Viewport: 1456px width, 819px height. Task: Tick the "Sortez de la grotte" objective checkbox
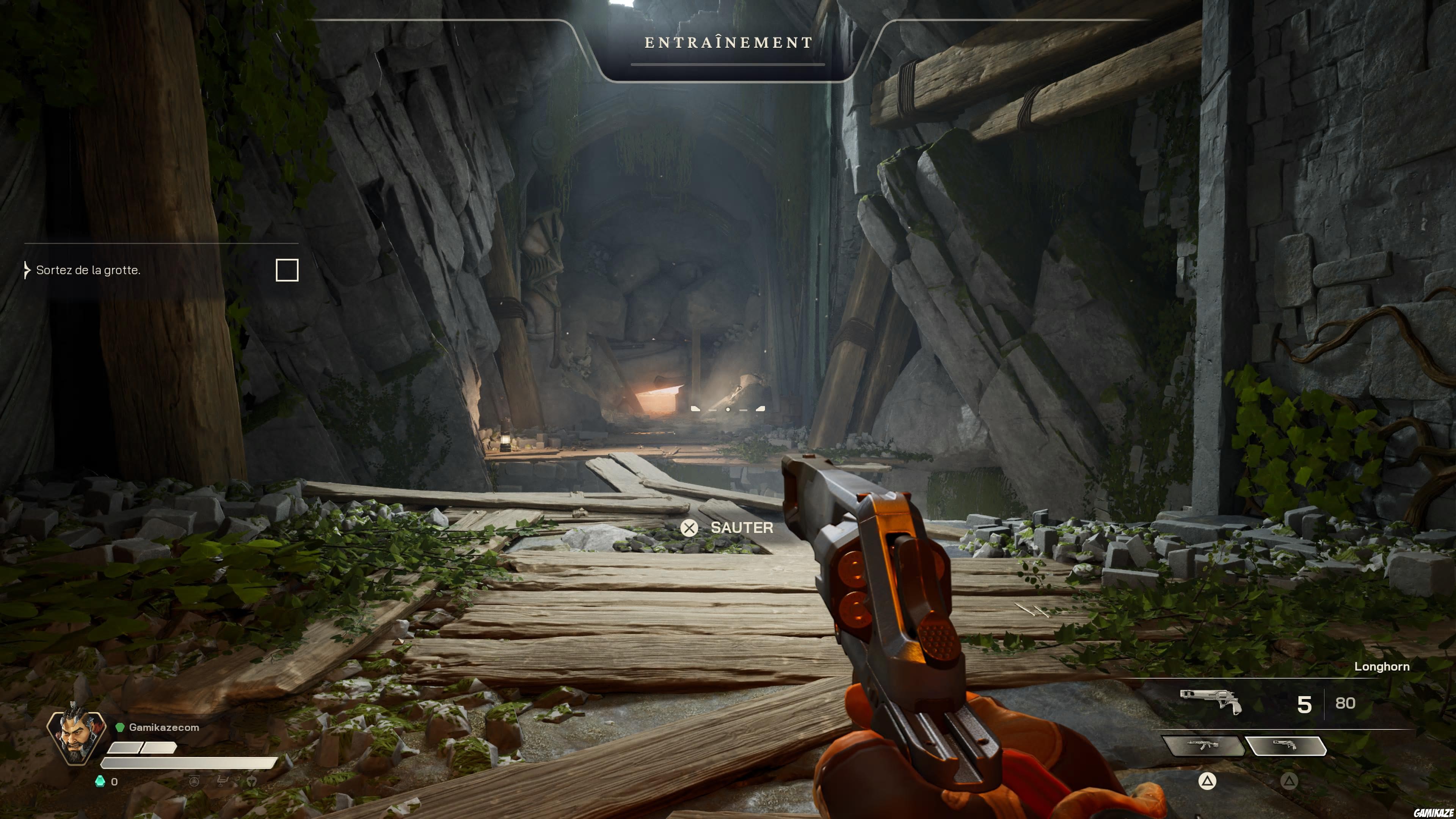tap(287, 270)
